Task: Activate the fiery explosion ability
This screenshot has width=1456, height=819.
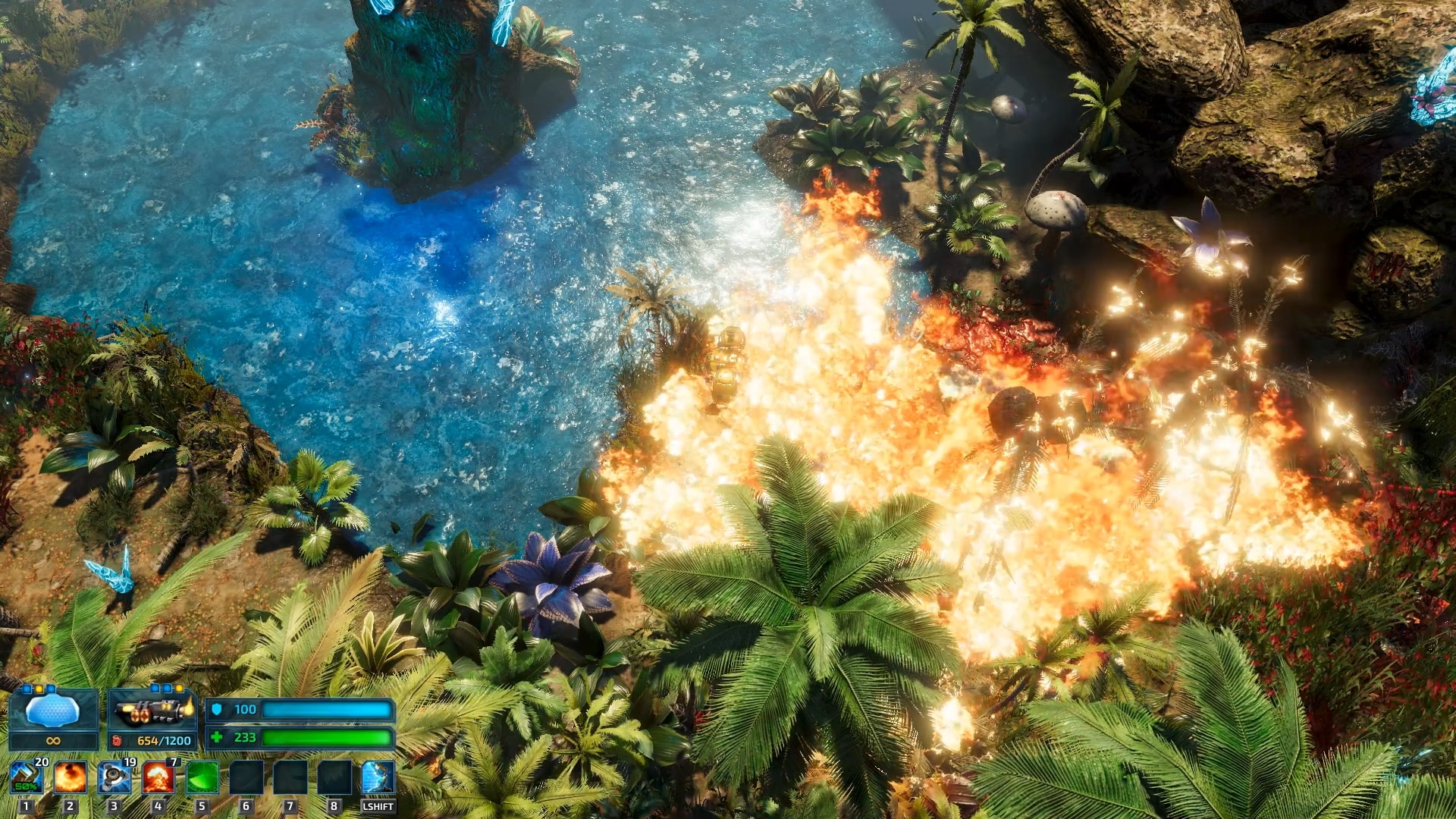Action: point(70,778)
